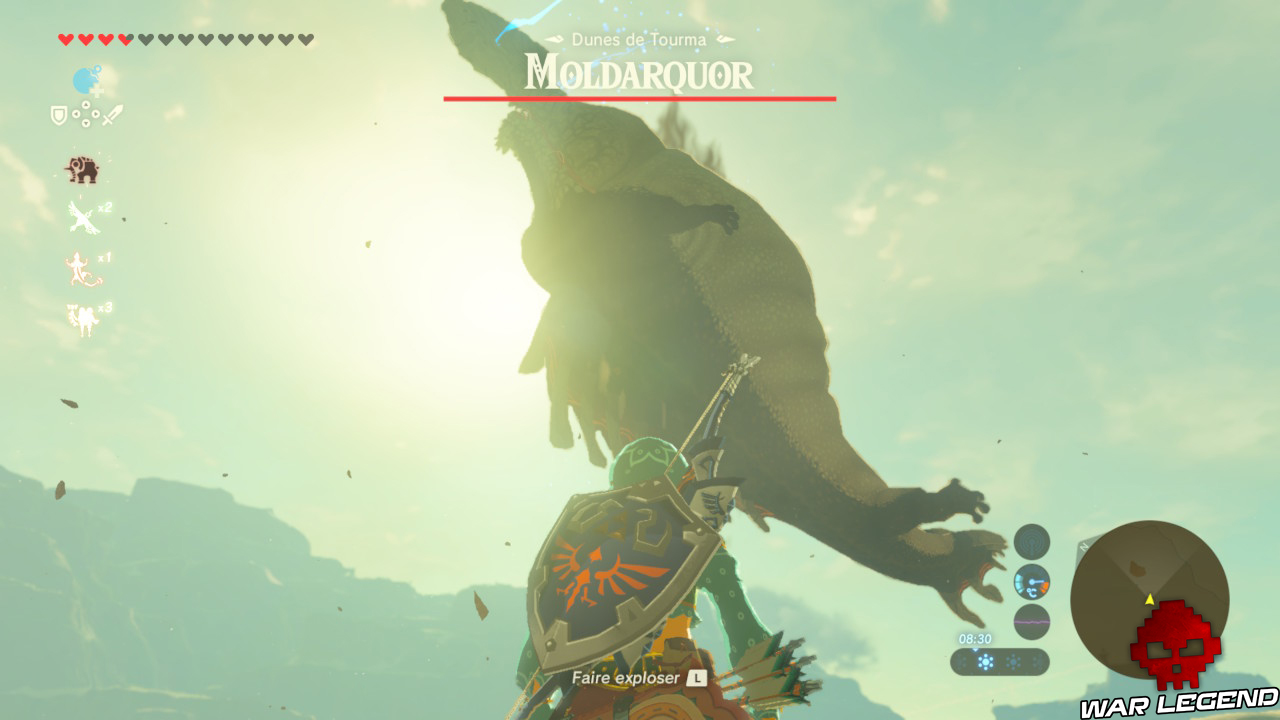This screenshot has width=1280, height=720.
Task: Click the North indicator on the minimap
Action: coord(1083,547)
